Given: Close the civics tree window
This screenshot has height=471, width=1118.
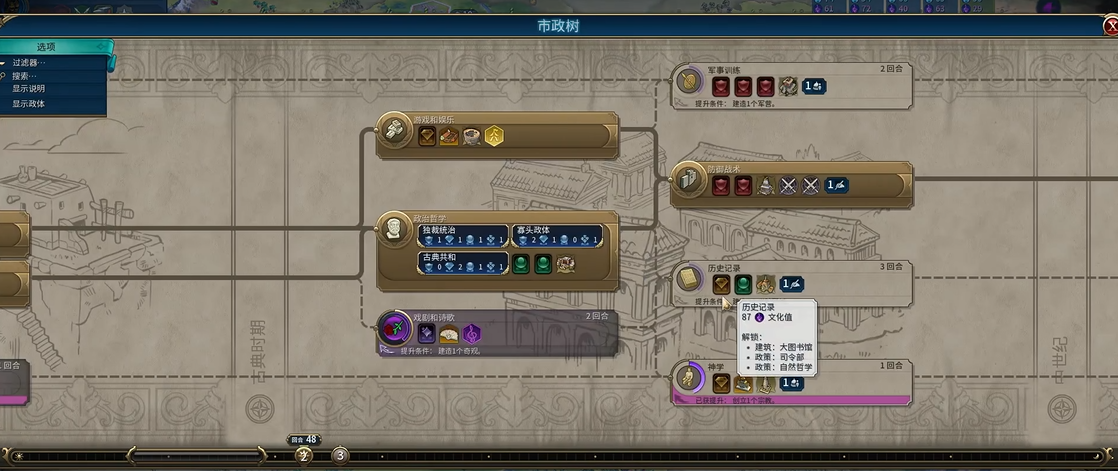Looking at the screenshot, I should [1110, 27].
